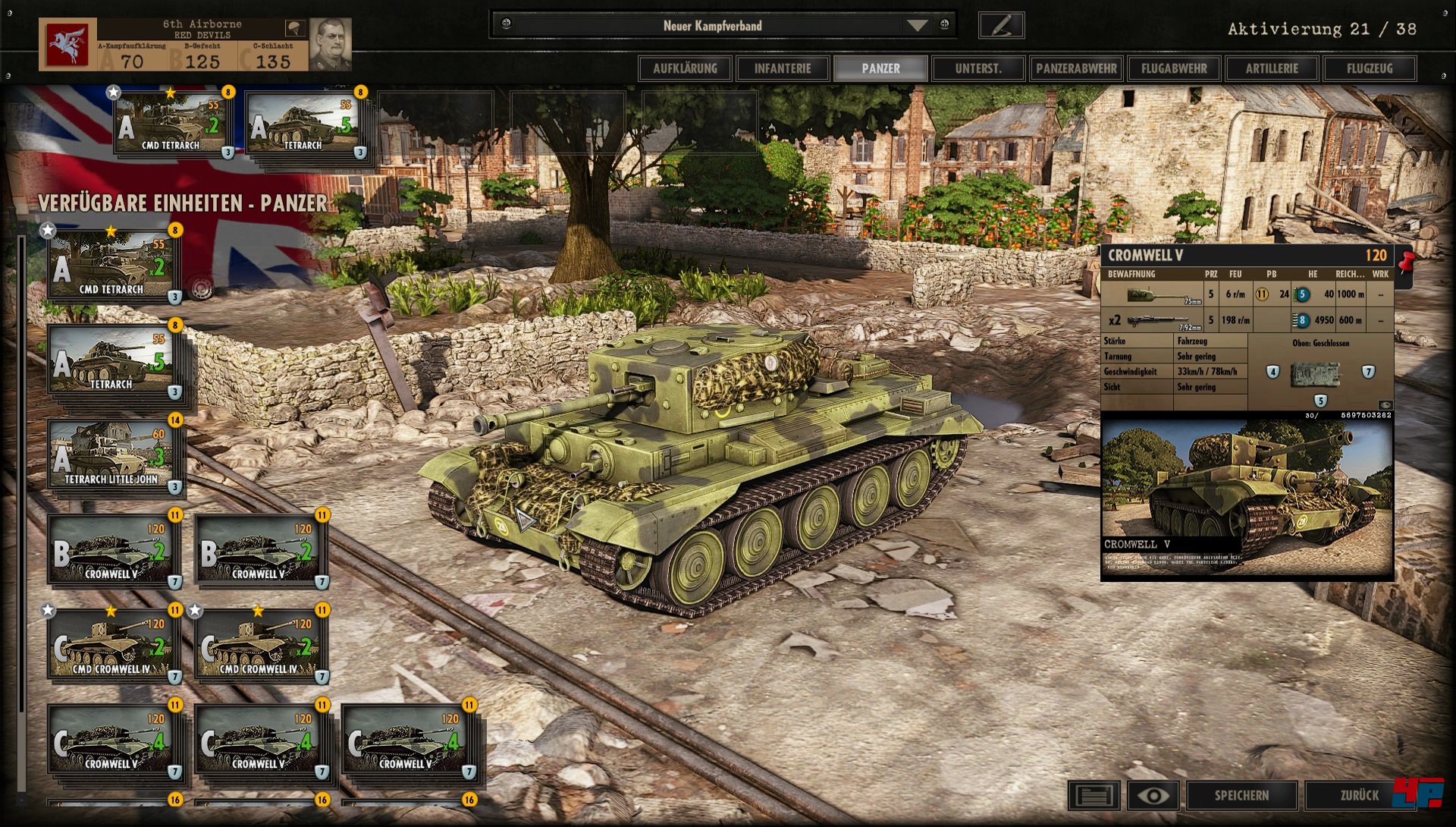
Task: Click the card layout button beside the eye
Action: pos(1094,795)
